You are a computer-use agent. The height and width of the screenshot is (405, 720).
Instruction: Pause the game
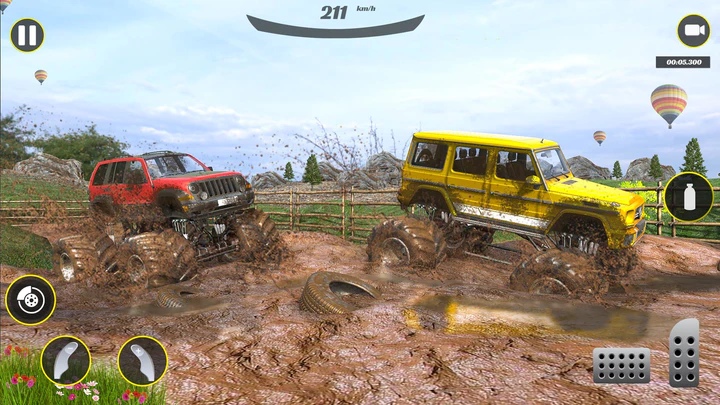click(x=27, y=36)
